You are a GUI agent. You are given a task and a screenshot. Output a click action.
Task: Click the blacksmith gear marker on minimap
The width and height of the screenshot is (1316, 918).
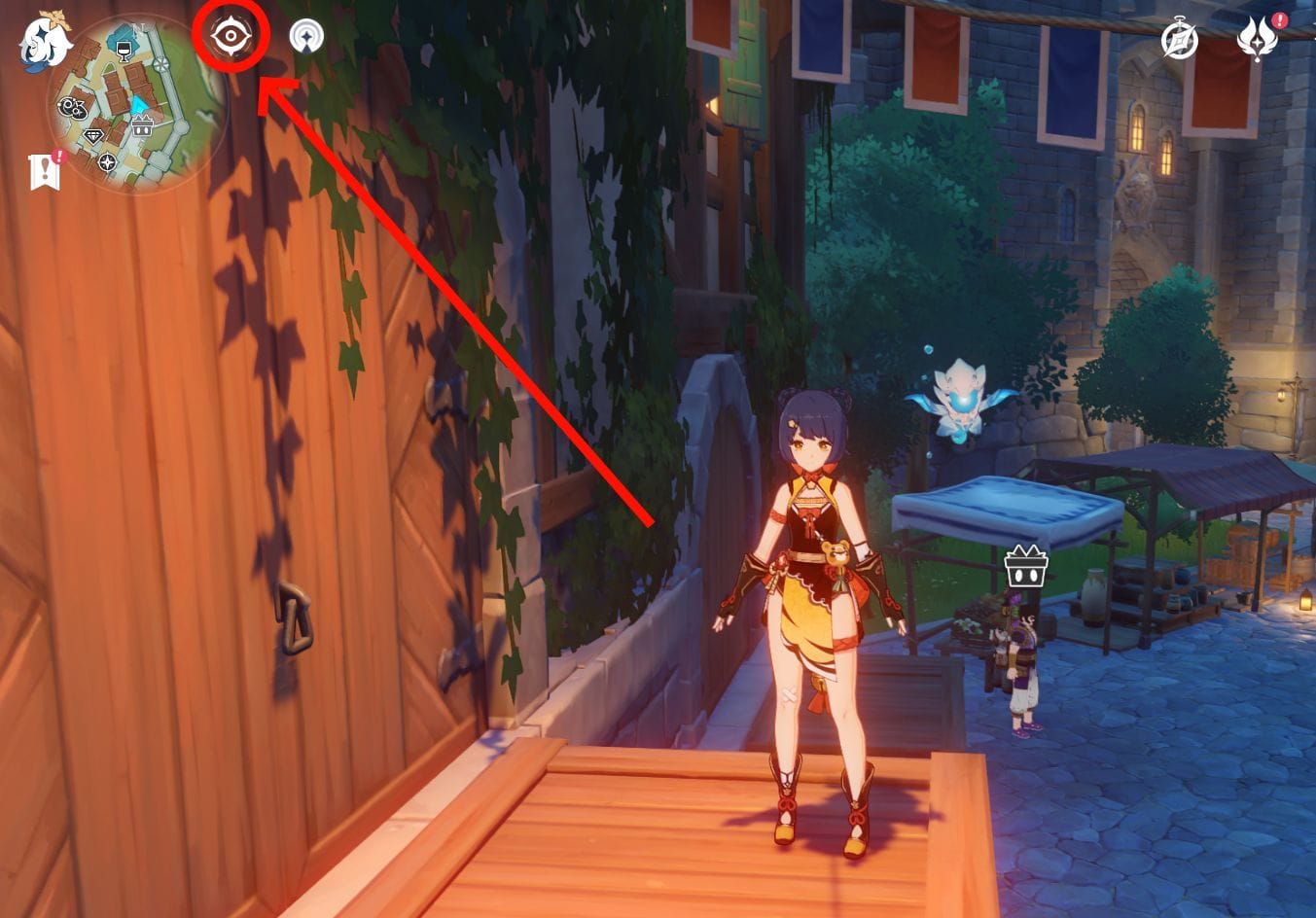72,106
